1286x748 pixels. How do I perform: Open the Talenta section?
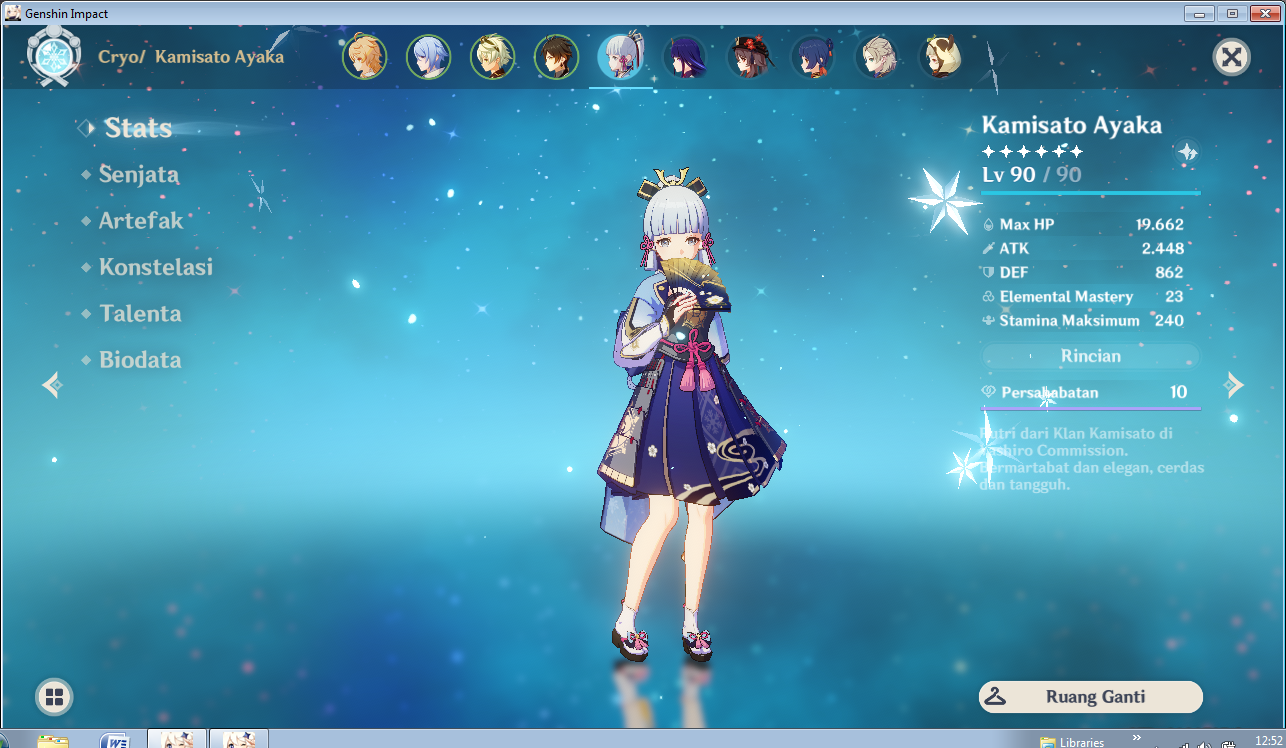(140, 314)
